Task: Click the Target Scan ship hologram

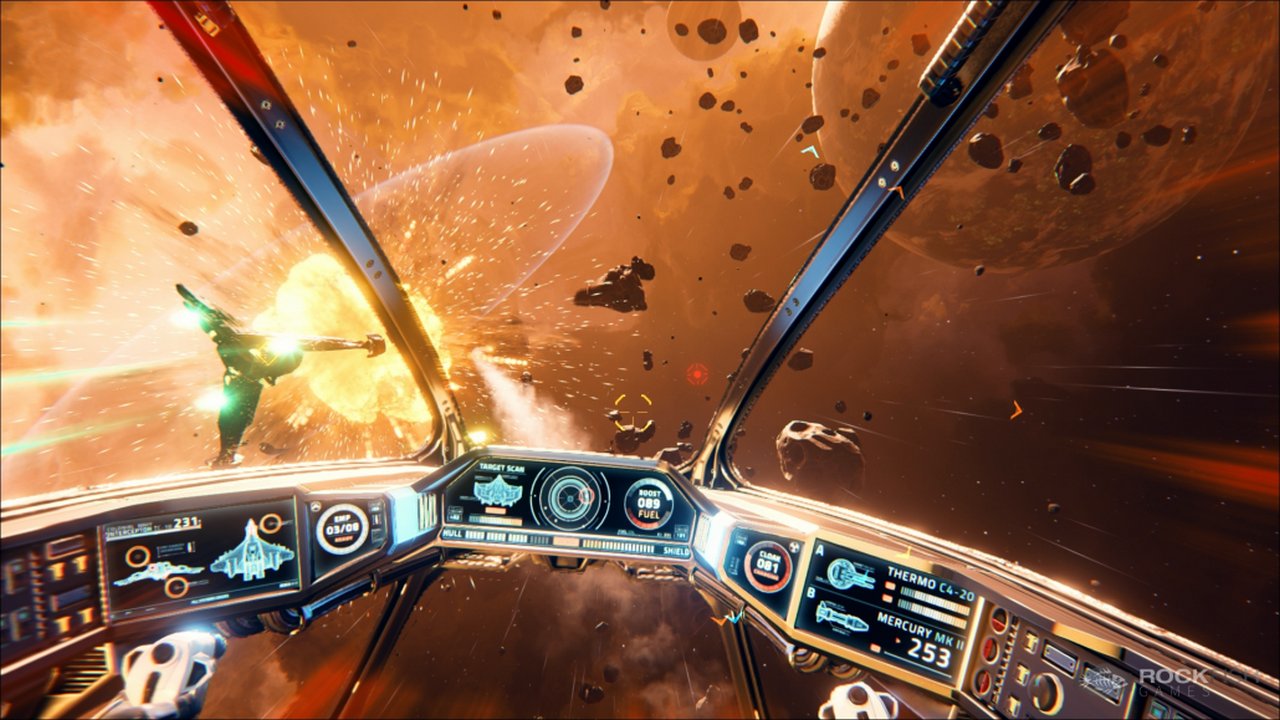Action: point(498,492)
